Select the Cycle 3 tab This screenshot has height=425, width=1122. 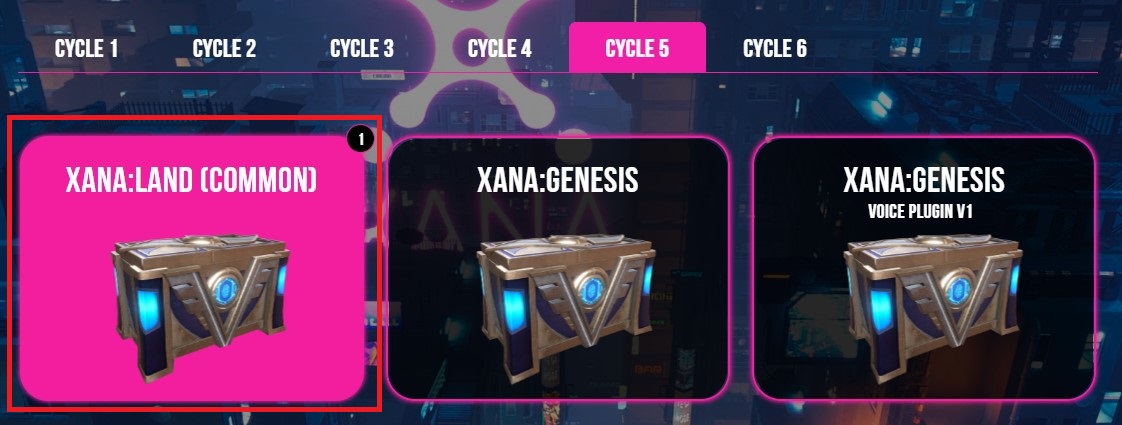point(361,48)
